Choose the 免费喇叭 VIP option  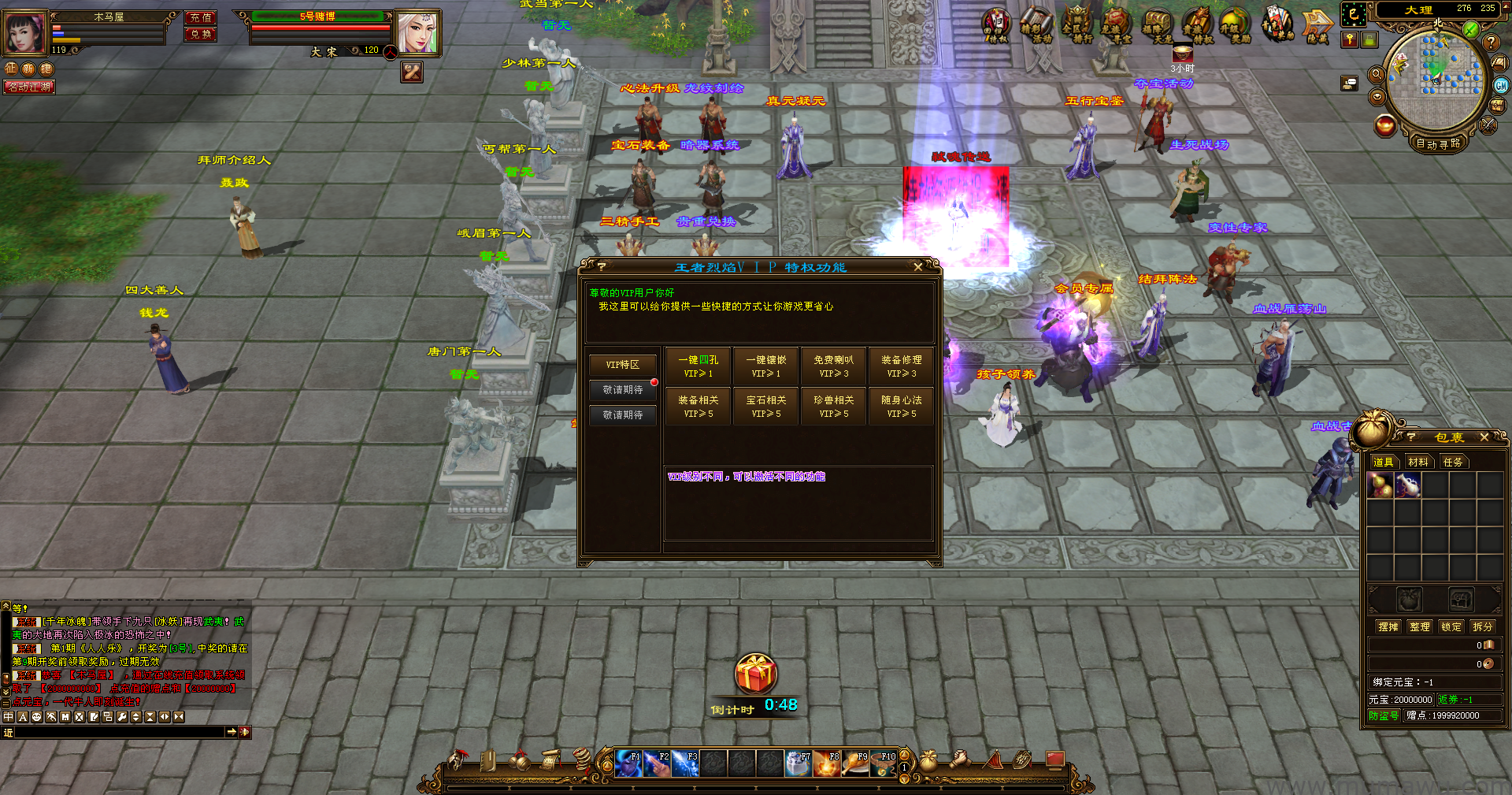(x=833, y=366)
